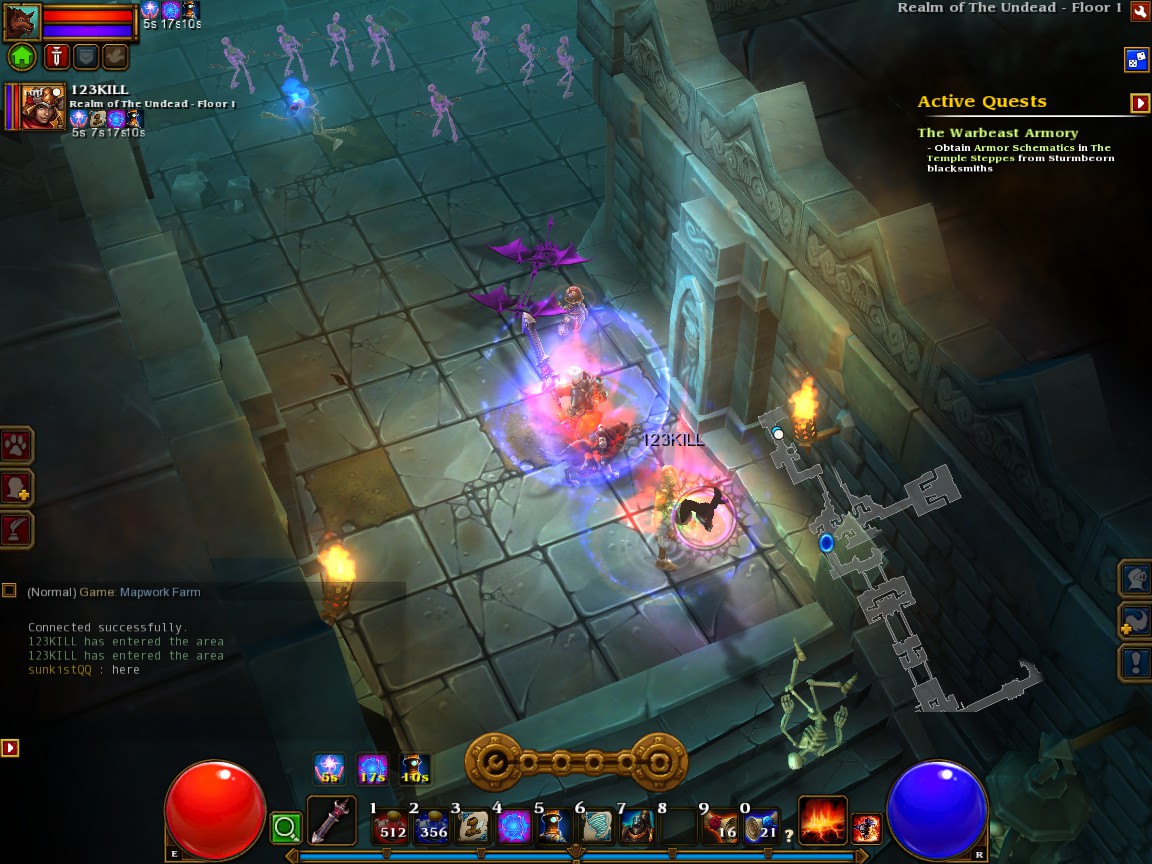Collapse the Active Quests panel arrow
This screenshot has height=864, width=1152.
(1139, 103)
